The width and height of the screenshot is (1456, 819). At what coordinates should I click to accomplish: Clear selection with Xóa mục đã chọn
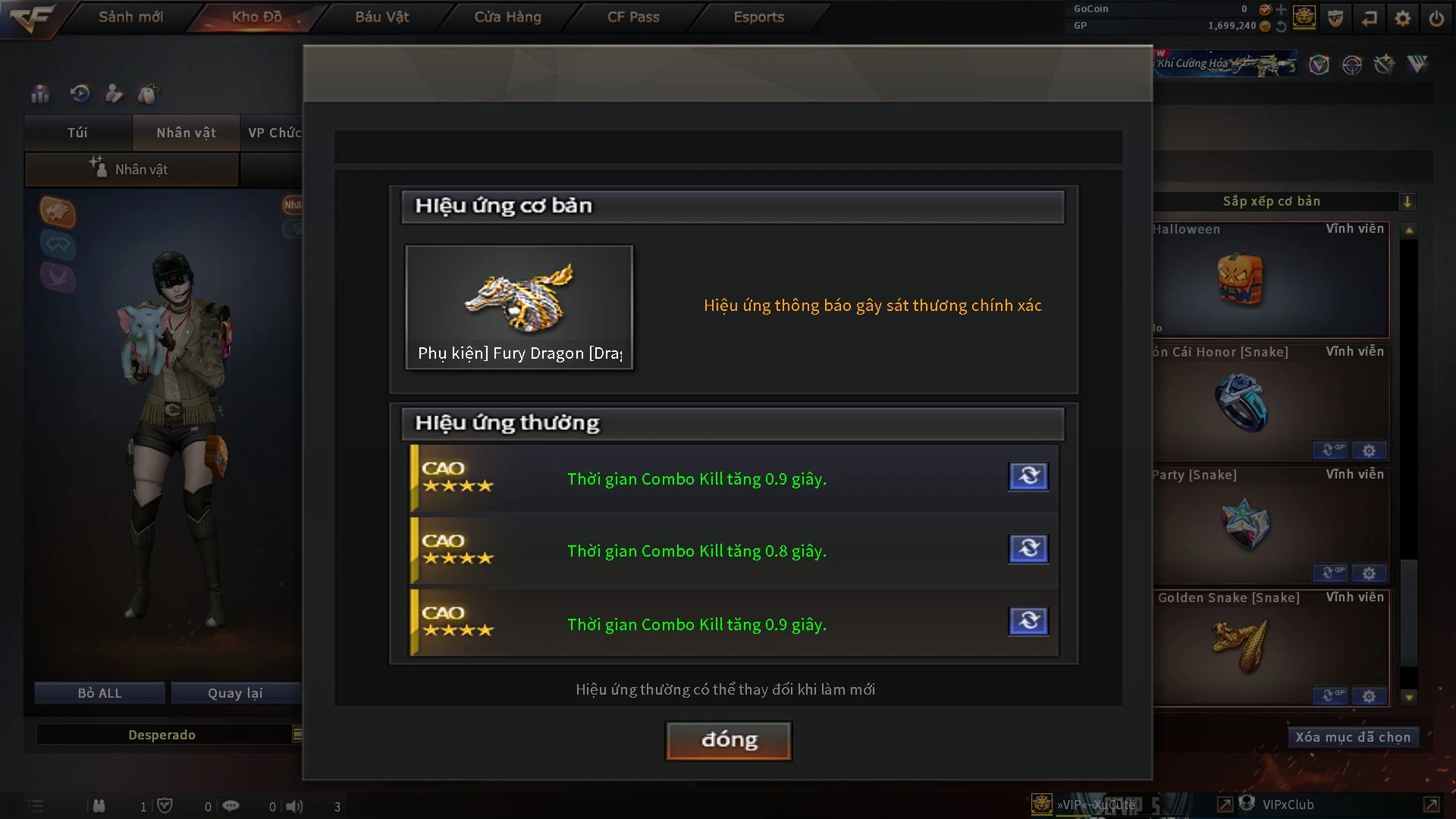pyautogui.click(x=1352, y=737)
